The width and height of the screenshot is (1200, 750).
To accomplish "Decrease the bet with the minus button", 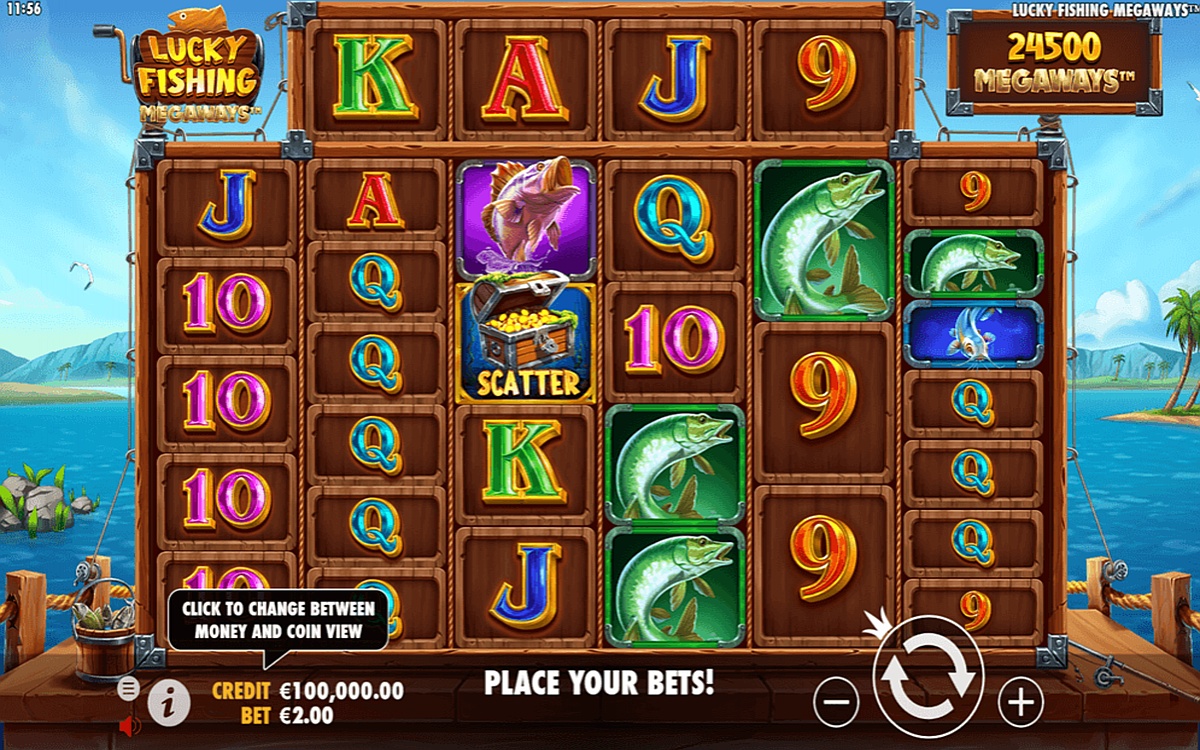I will click(836, 701).
